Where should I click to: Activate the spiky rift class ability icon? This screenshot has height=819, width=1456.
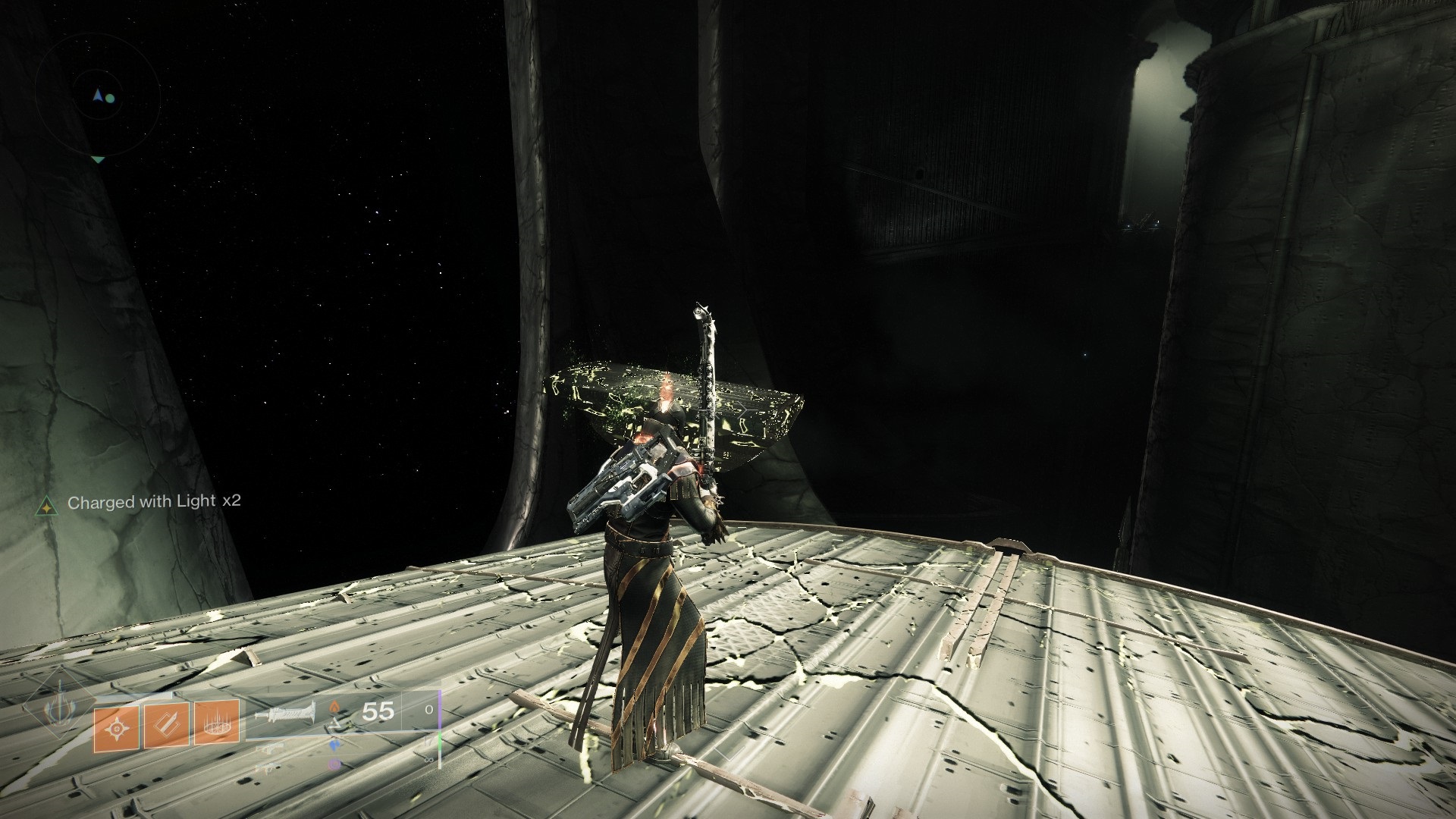point(217,726)
